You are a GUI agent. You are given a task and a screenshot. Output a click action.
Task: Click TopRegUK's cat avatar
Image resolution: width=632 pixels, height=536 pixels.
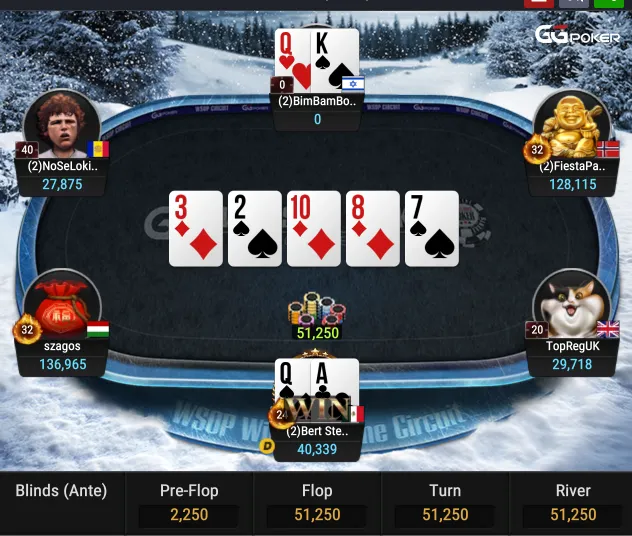click(x=571, y=306)
